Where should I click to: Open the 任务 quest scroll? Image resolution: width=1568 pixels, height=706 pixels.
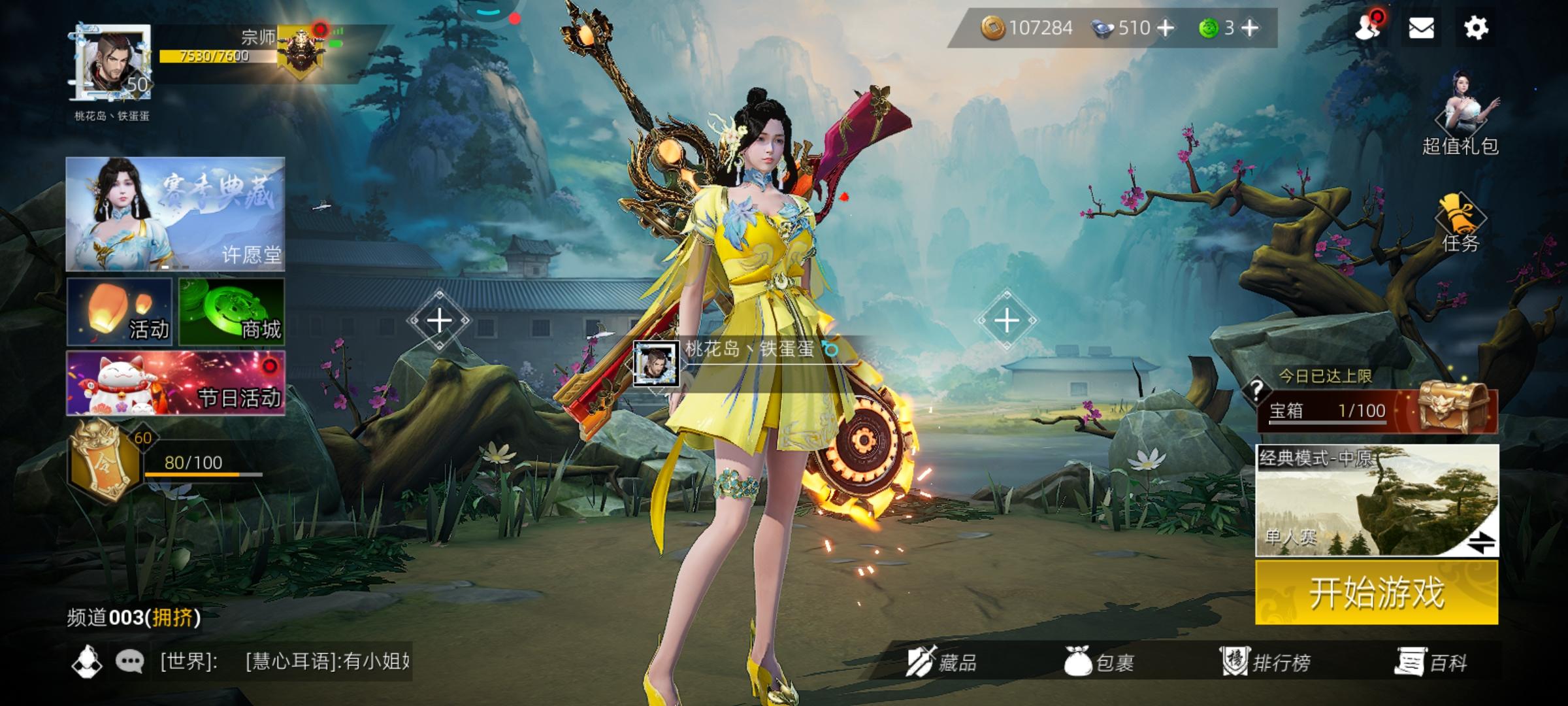1461,222
